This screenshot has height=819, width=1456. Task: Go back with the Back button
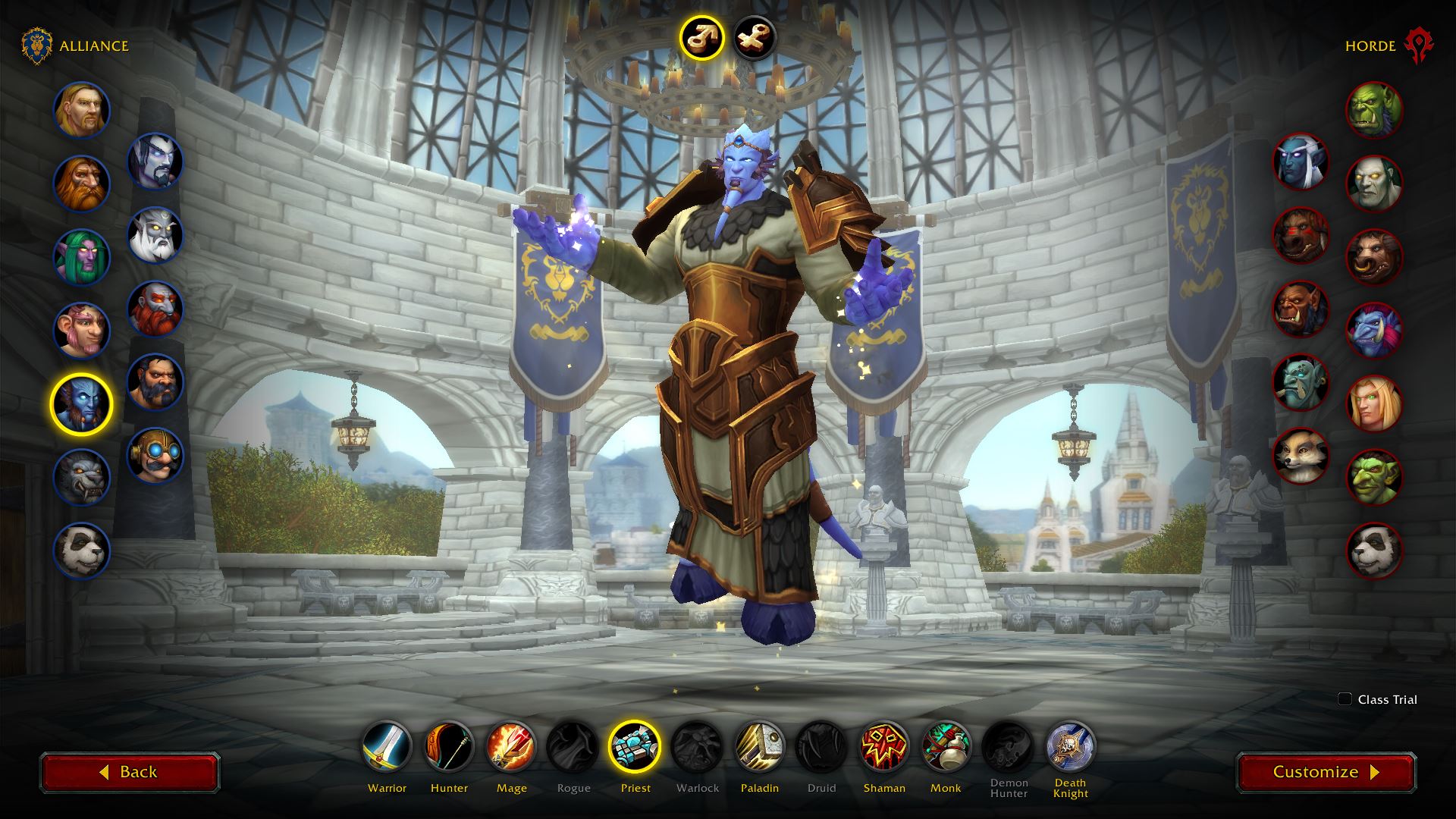(130, 772)
